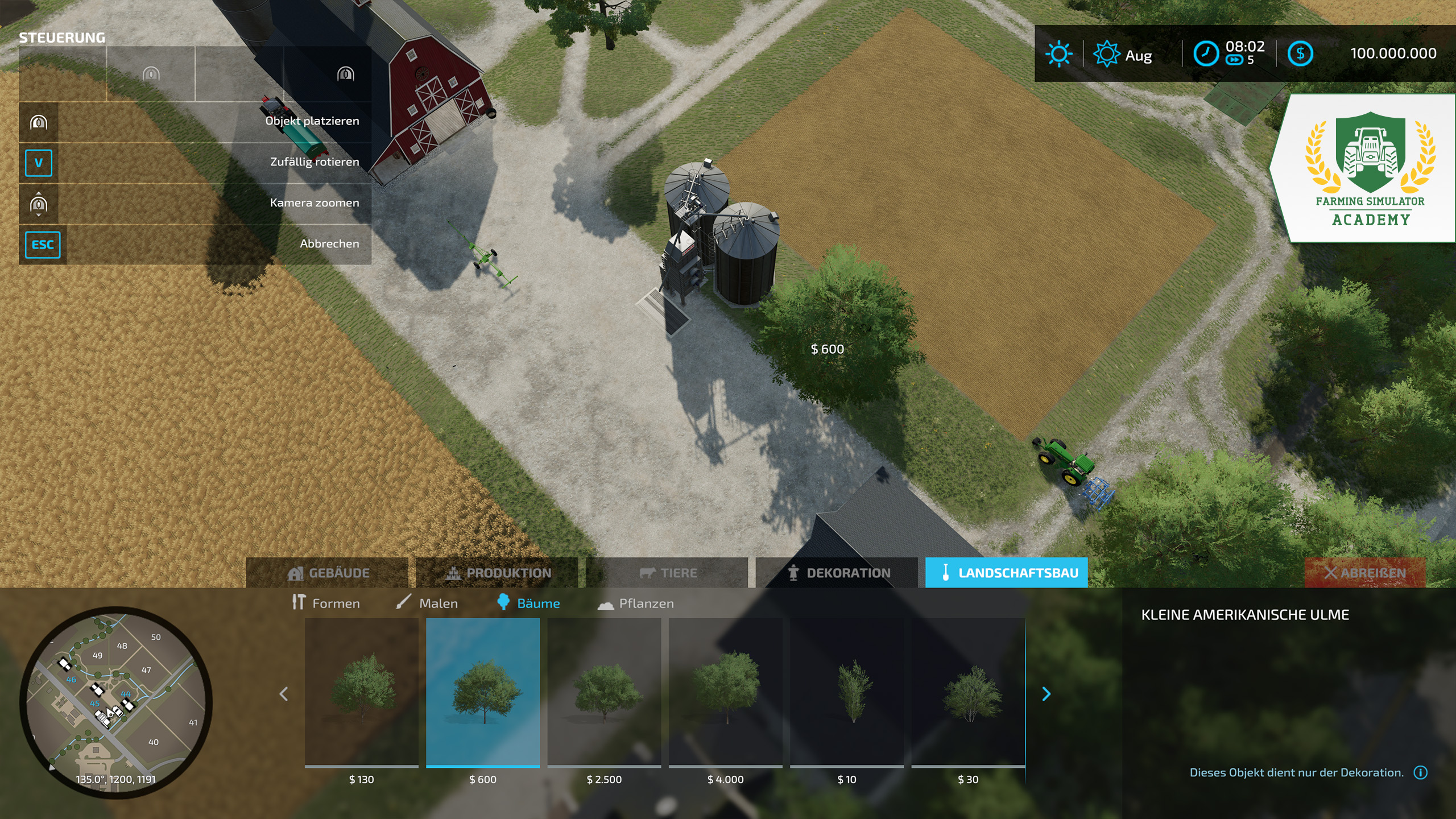Pick the highlighted $600 elm tree
The image size is (1456, 819).
[483, 692]
